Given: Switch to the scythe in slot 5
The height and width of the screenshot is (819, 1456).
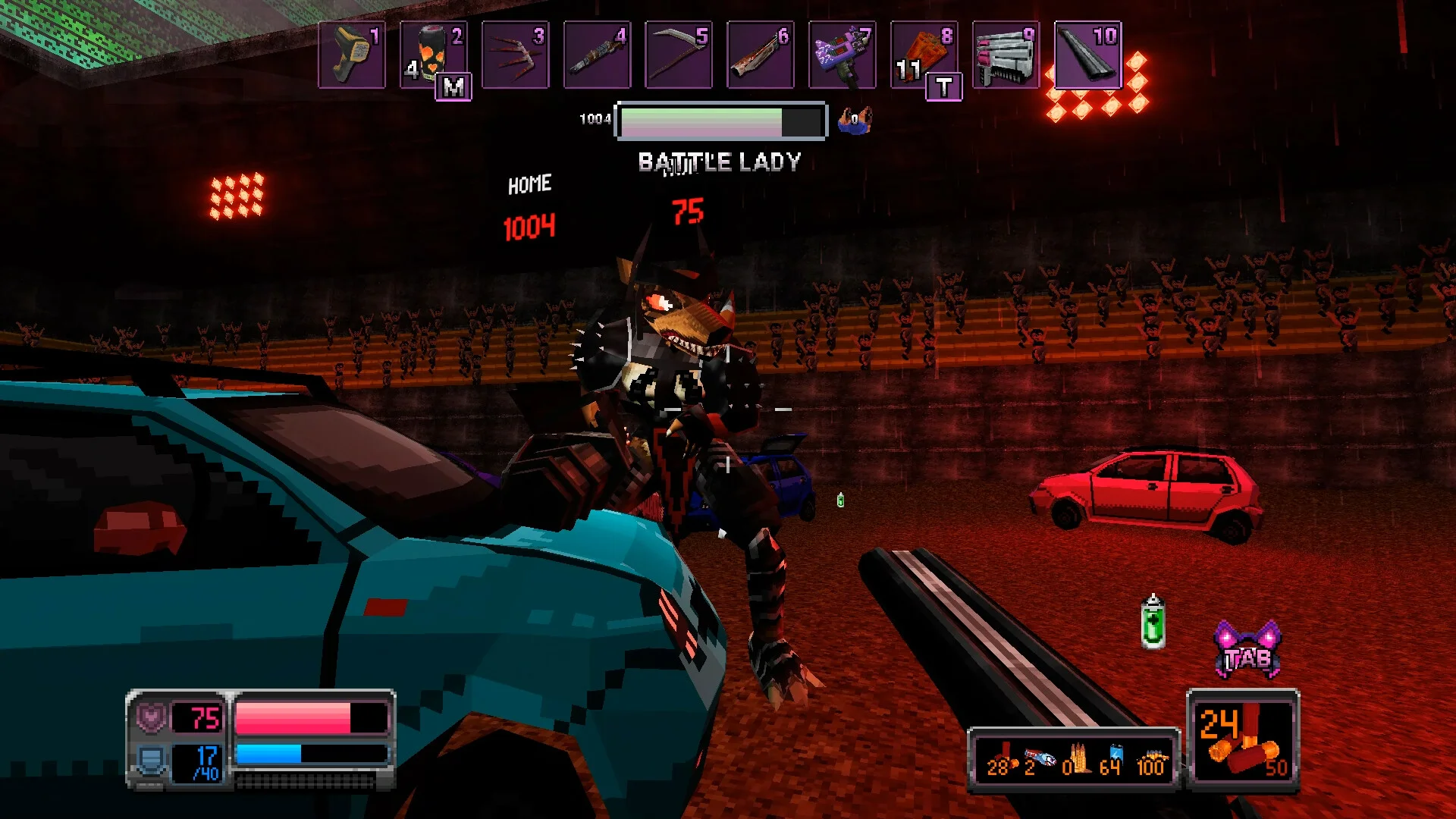Looking at the screenshot, I should click(679, 55).
